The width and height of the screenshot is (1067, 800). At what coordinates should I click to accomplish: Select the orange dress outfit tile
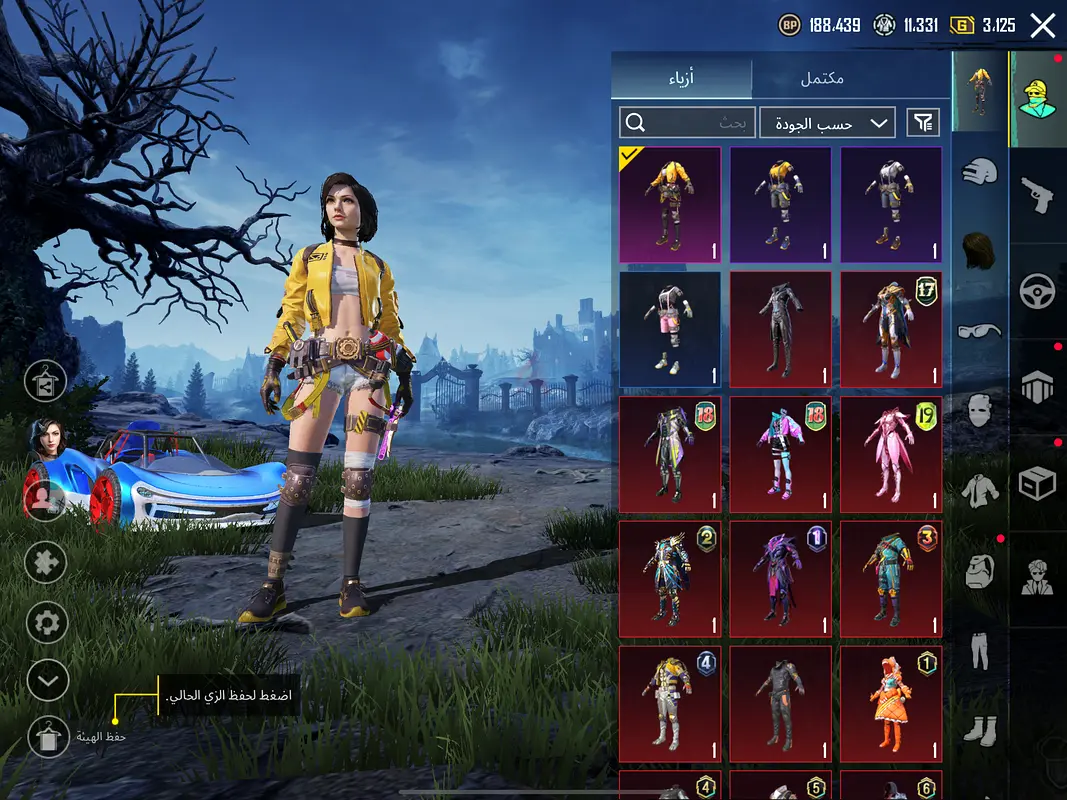(x=890, y=703)
